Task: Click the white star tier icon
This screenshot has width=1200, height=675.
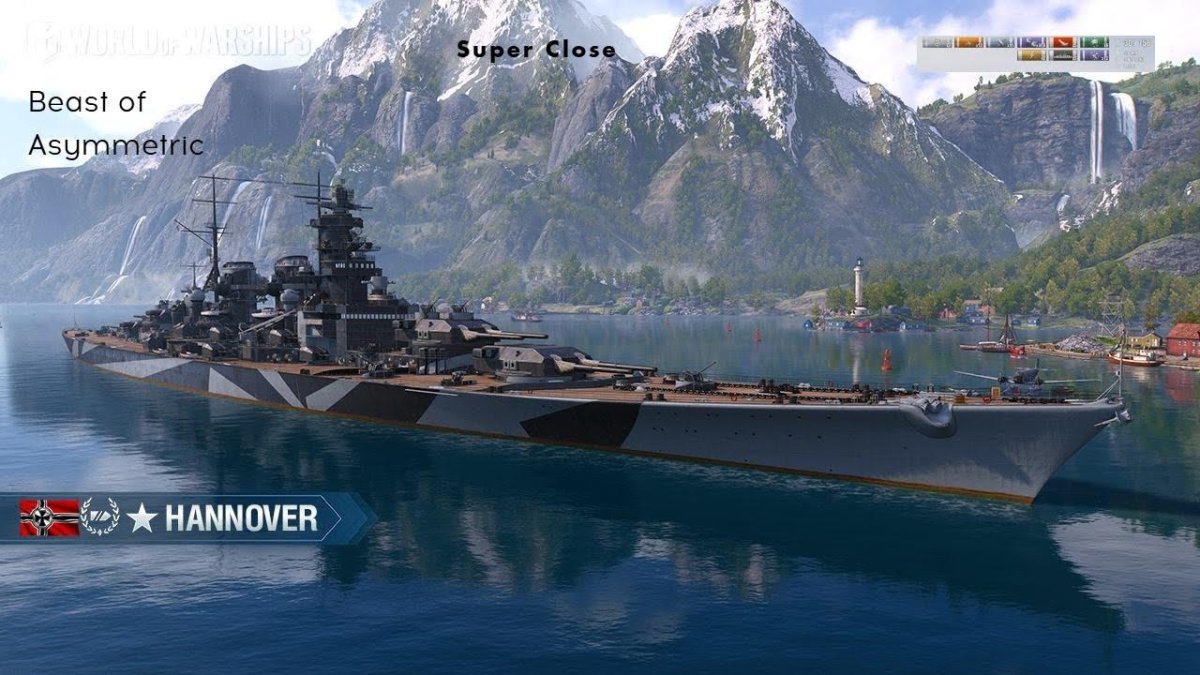Action: 142,518
